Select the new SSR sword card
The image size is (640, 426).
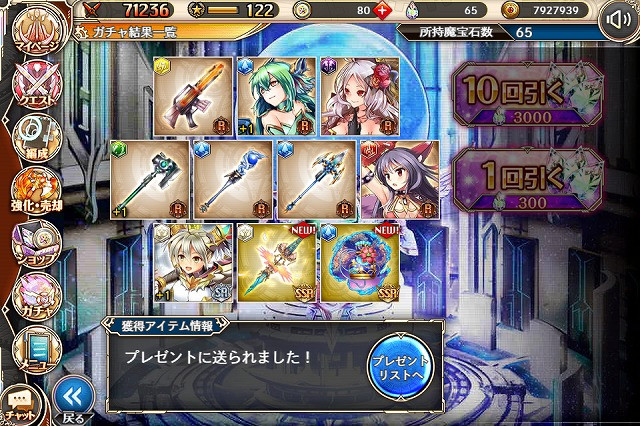(x=276, y=264)
